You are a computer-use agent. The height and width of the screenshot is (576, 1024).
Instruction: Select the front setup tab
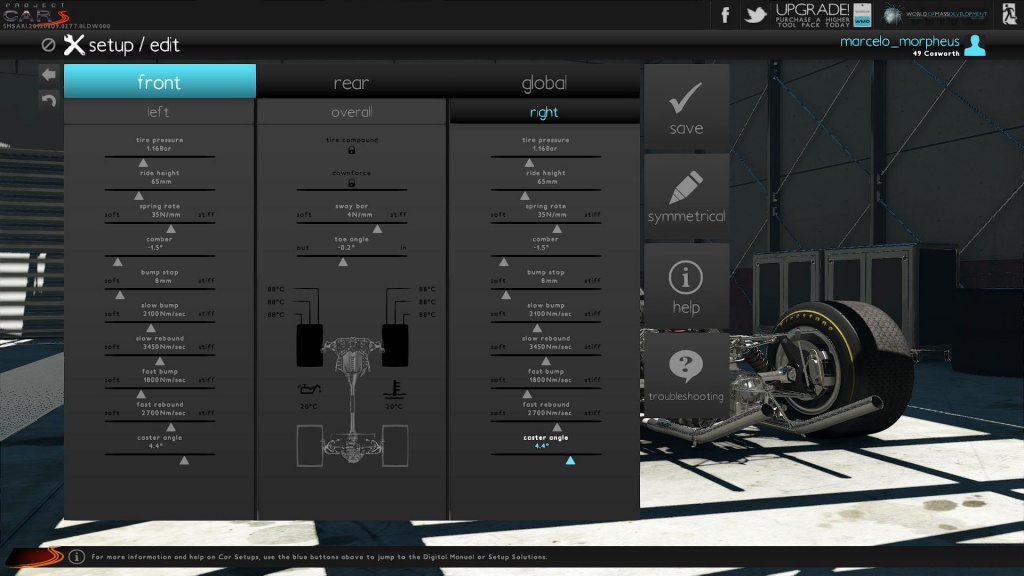click(160, 82)
